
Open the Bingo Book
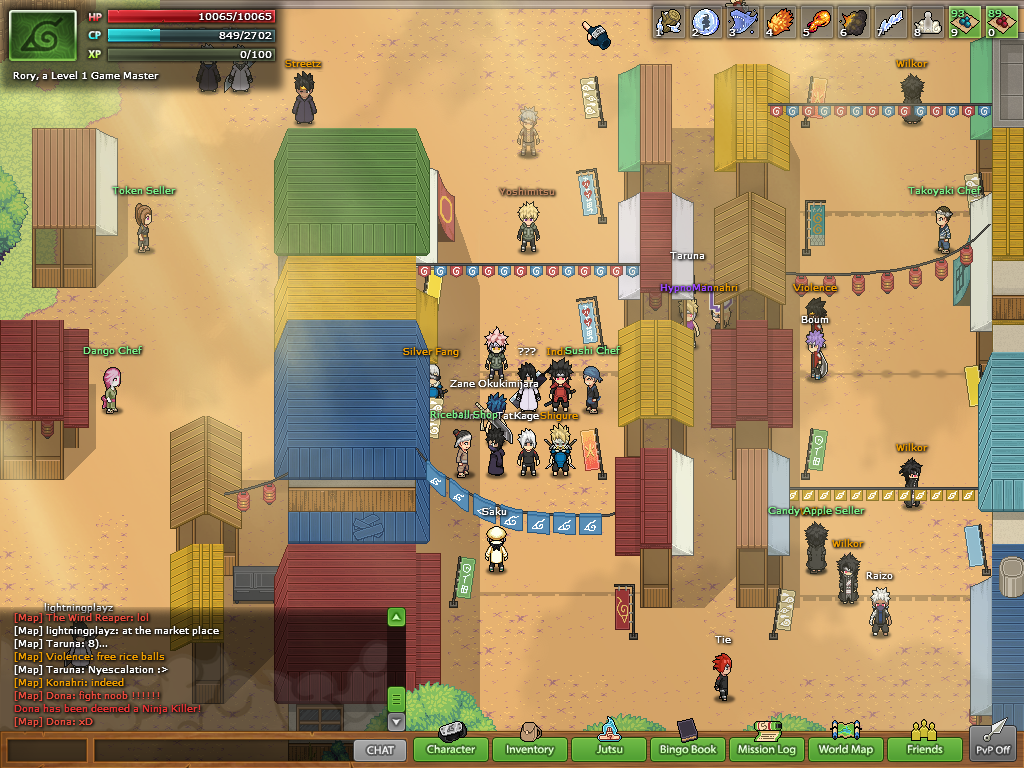pyautogui.click(x=689, y=749)
